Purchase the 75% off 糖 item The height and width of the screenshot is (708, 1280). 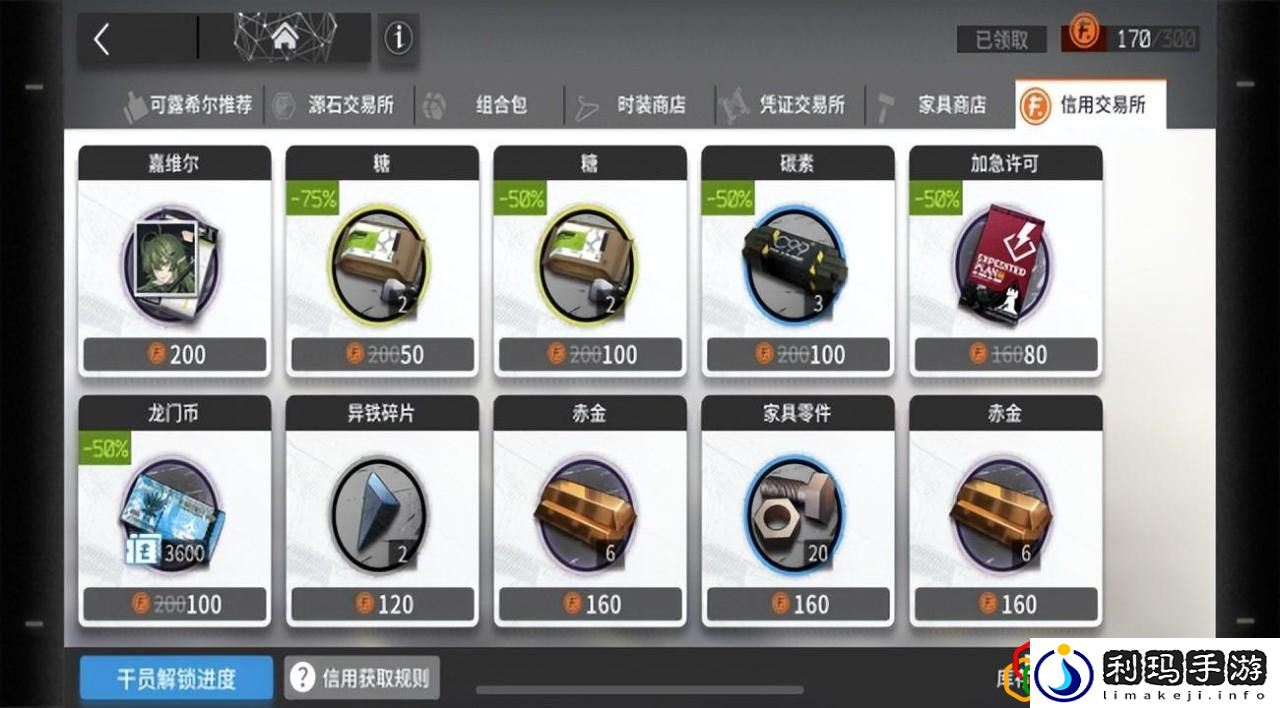point(383,262)
